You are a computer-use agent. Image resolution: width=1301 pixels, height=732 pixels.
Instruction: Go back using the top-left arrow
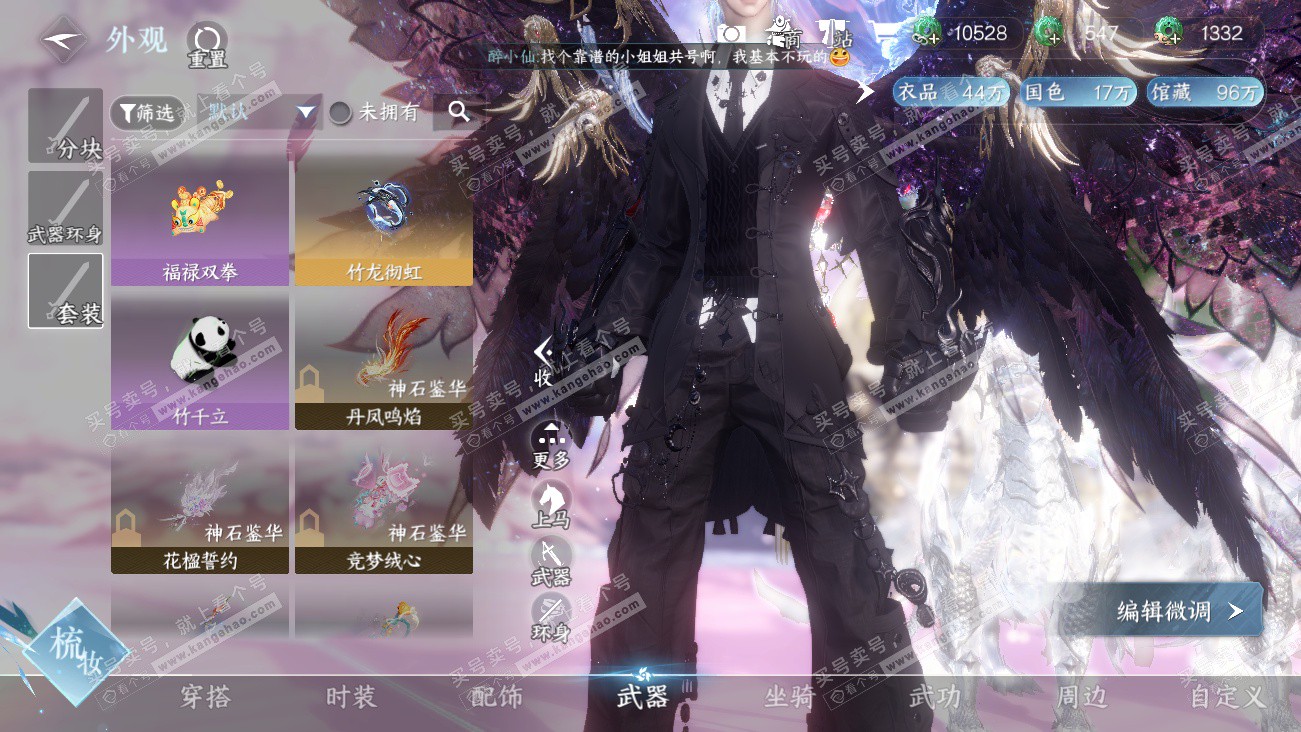(62, 39)
